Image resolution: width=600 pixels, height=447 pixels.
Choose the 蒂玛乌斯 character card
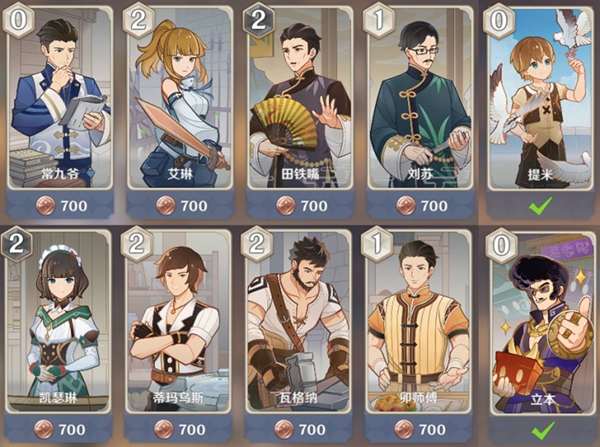(x=181, y=320)
